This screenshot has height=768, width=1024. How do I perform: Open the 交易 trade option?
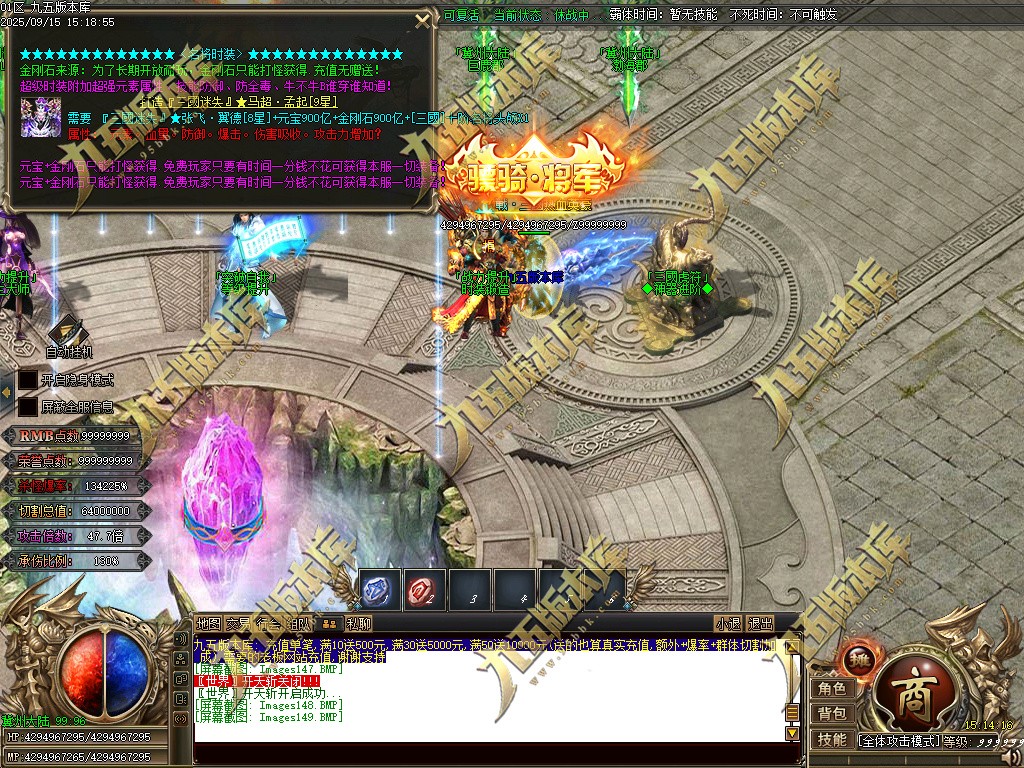click(x=238, y=623)
